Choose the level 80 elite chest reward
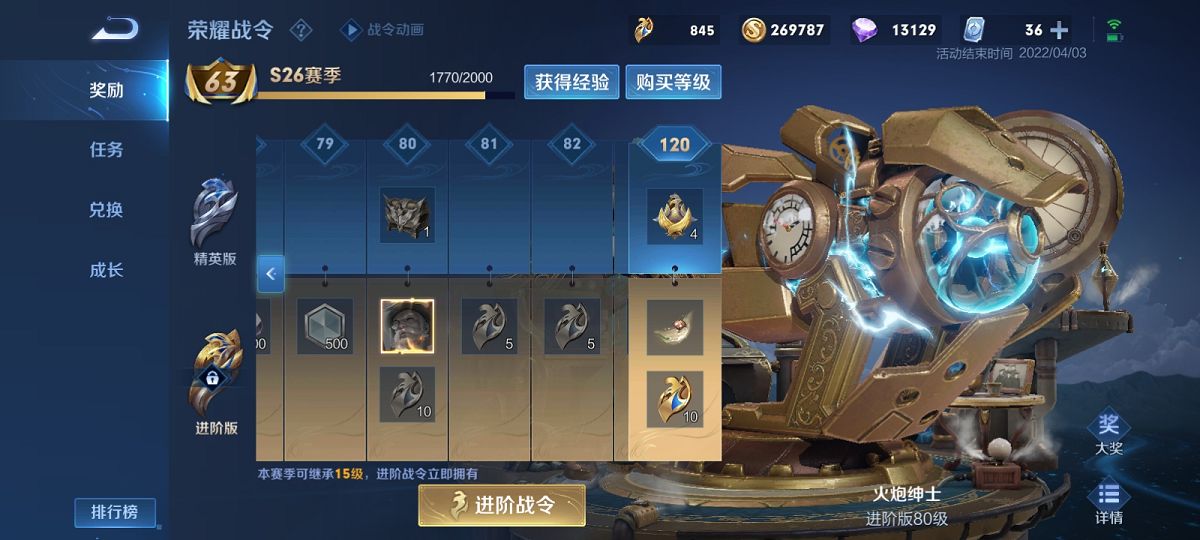Image resolution: width=1200 pixels, height=540 pixels. point(407,215)
